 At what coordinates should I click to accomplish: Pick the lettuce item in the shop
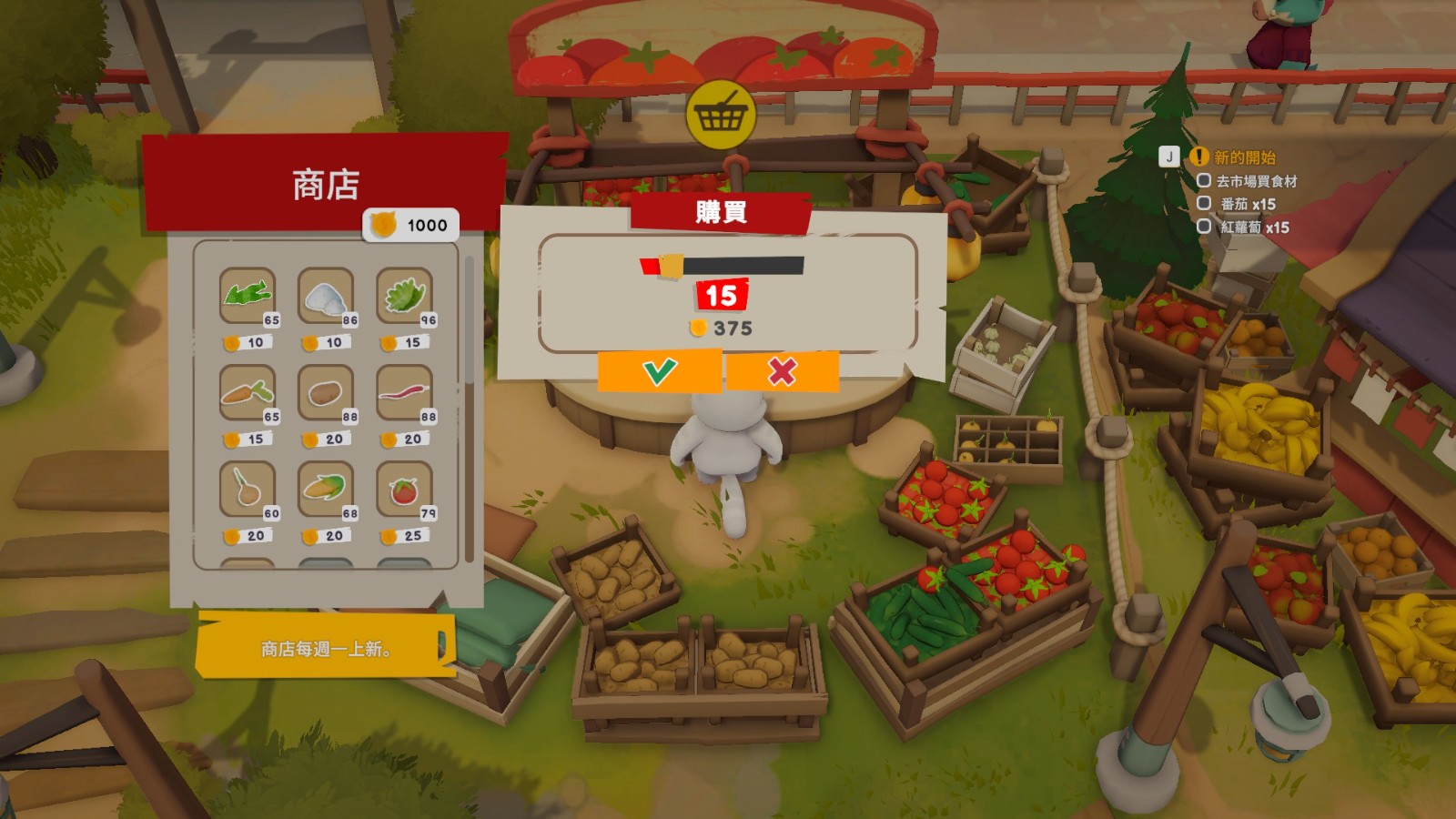tap(403, 295)
